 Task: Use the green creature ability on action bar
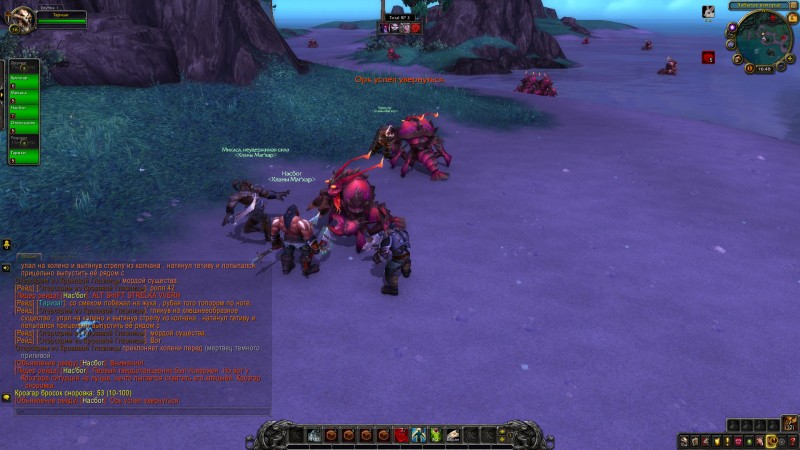click(436, 435)
